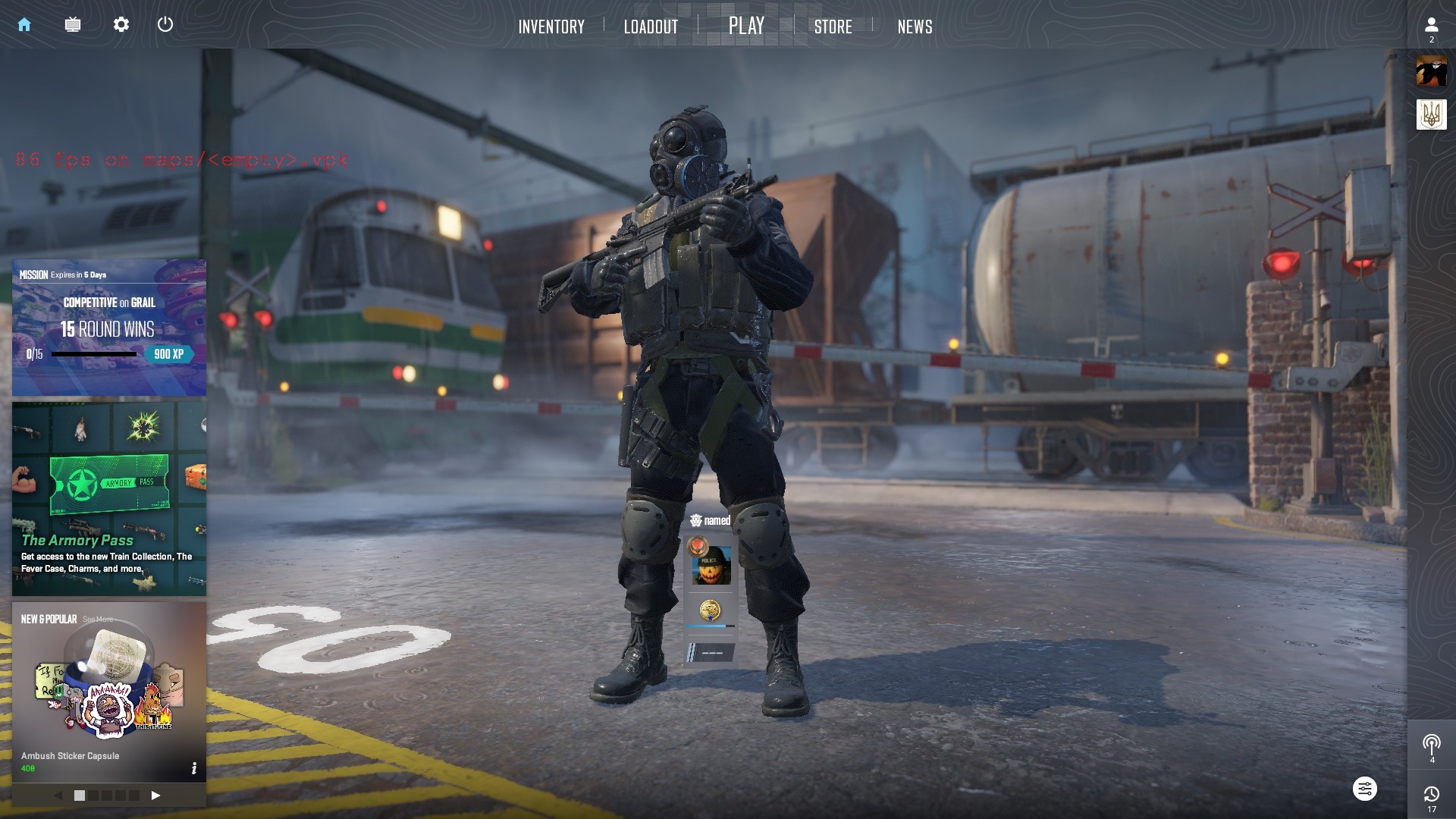The width and height of the screenshot is (1456, 819).
Task: Advance the New & Popular carousel forward
Action: [155, 795]
